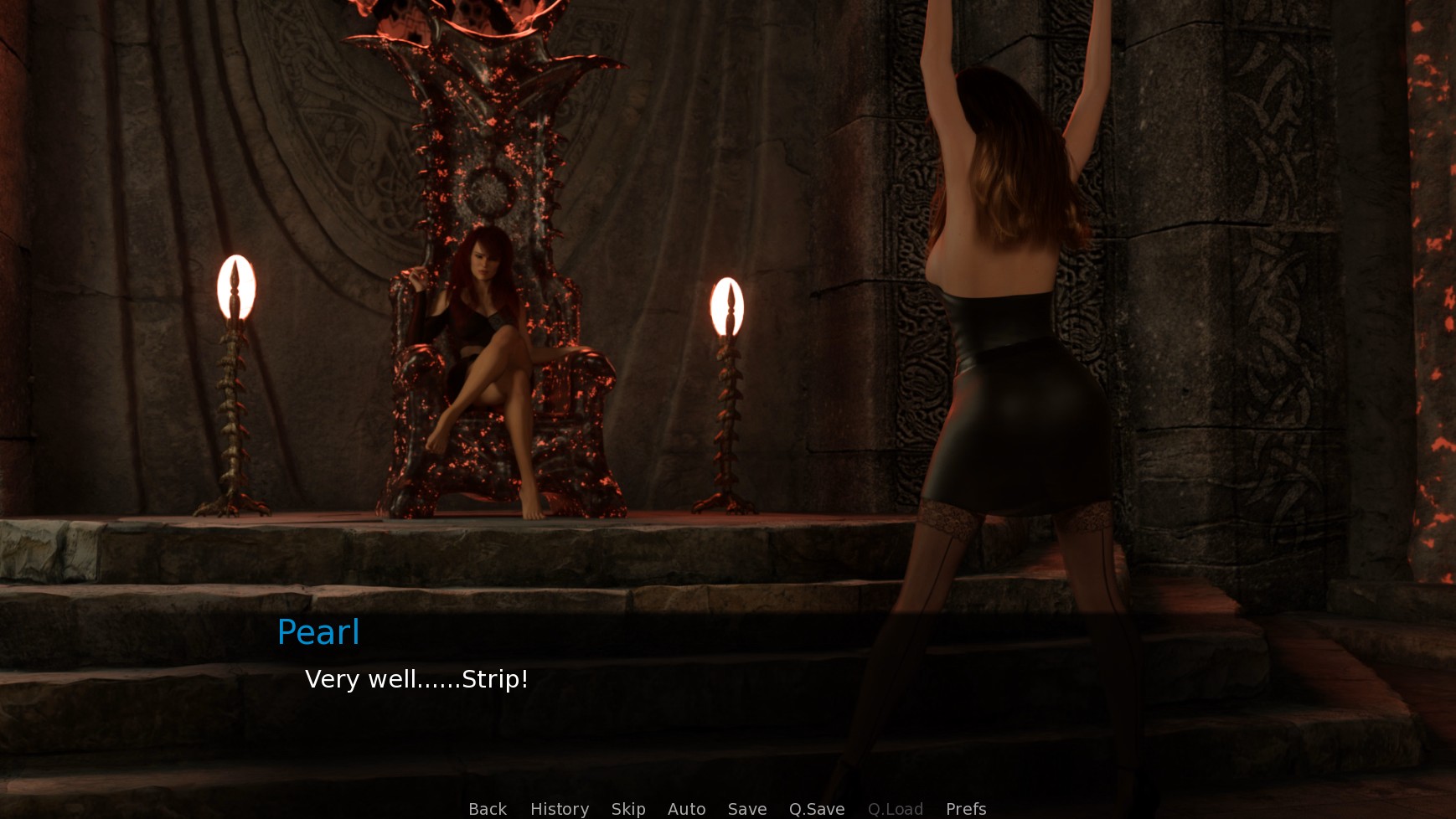Quick save with Q.Save

pyautogui.click(x=817, y=809)
